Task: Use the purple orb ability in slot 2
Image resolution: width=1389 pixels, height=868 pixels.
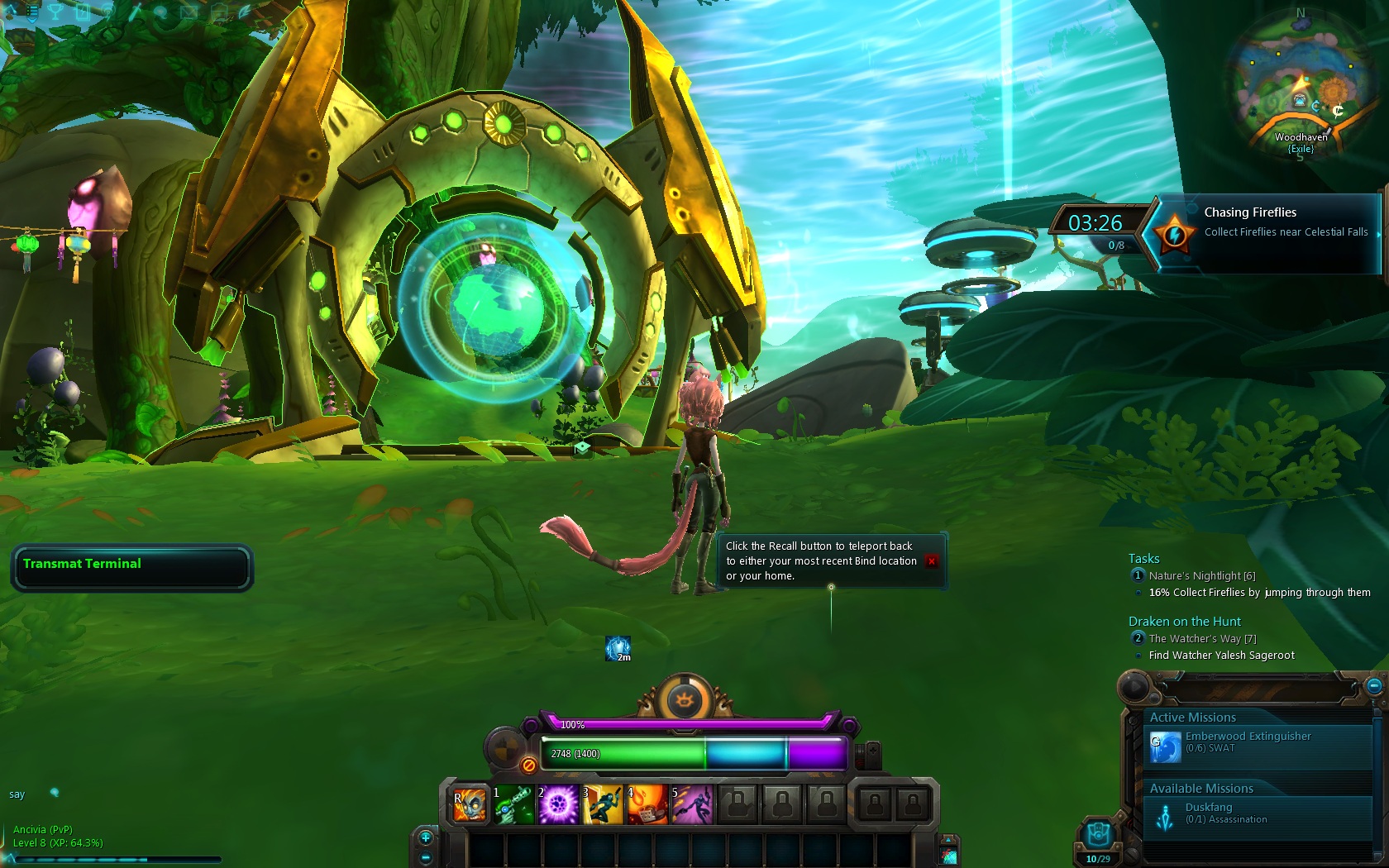Action: tap(558, 804)
